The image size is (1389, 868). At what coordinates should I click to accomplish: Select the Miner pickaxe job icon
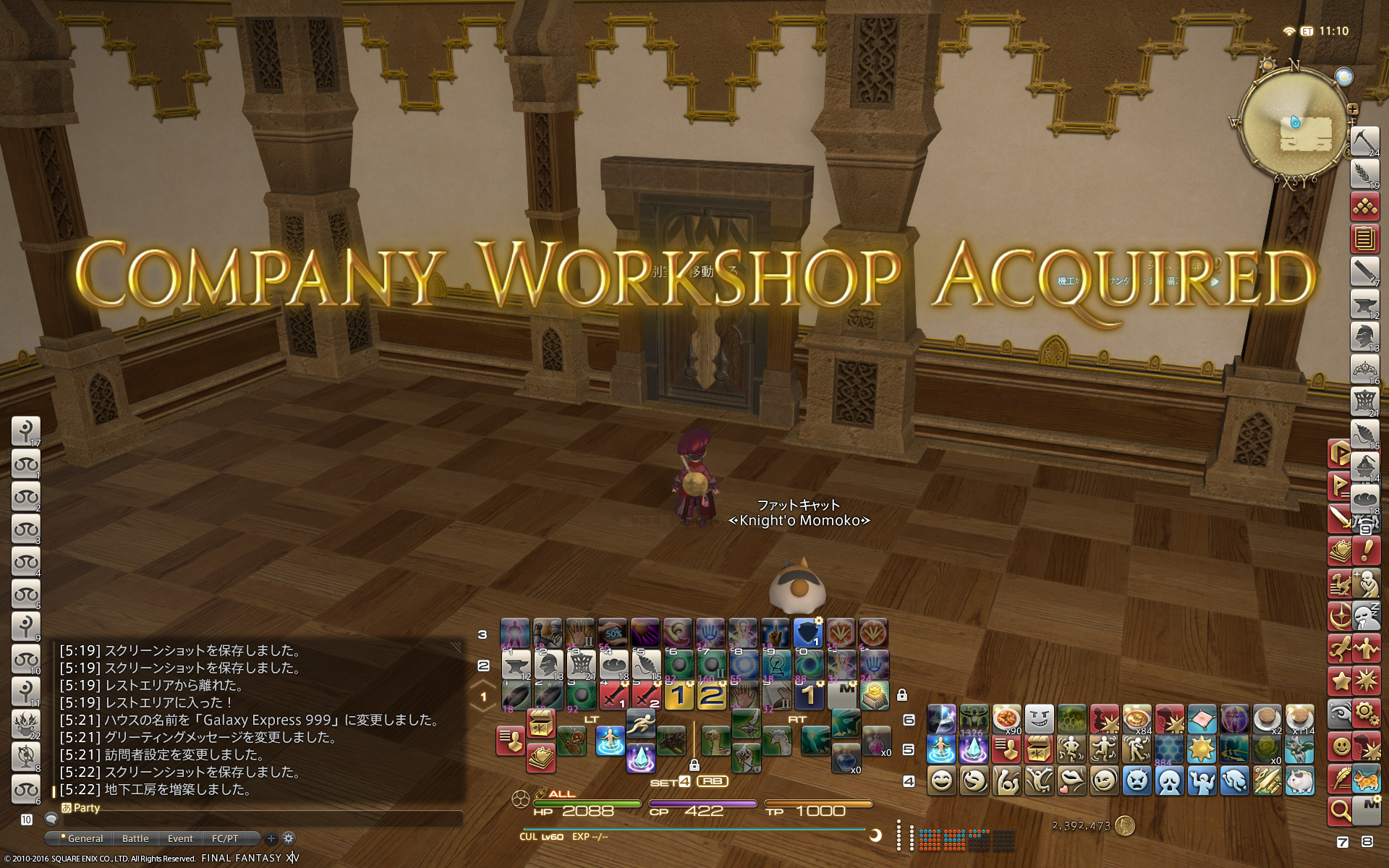(x=1364, y=140)
